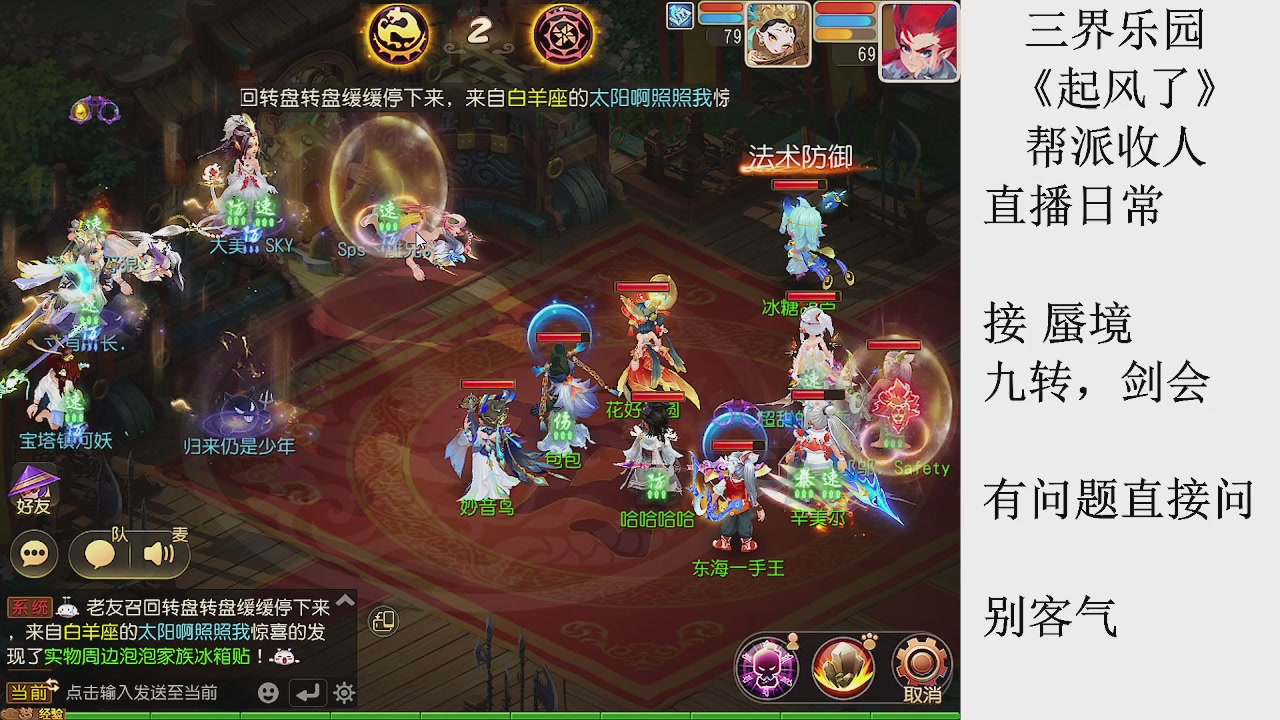
Task: Select the red-haired character portrait top right
Action: (x=917, y=42)
